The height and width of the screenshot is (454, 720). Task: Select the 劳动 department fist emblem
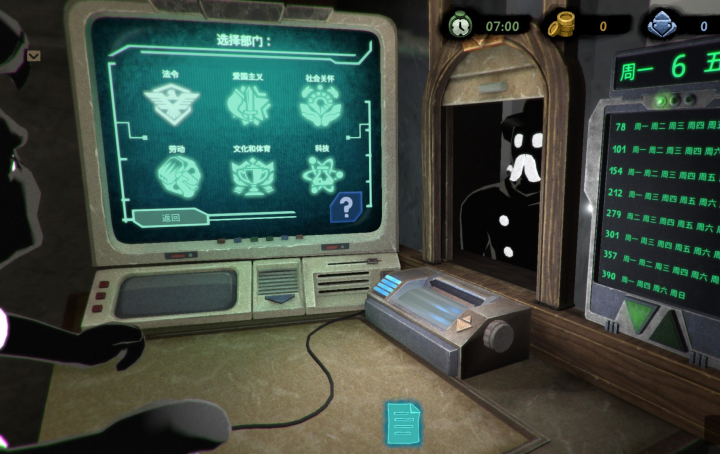[178, 175]
